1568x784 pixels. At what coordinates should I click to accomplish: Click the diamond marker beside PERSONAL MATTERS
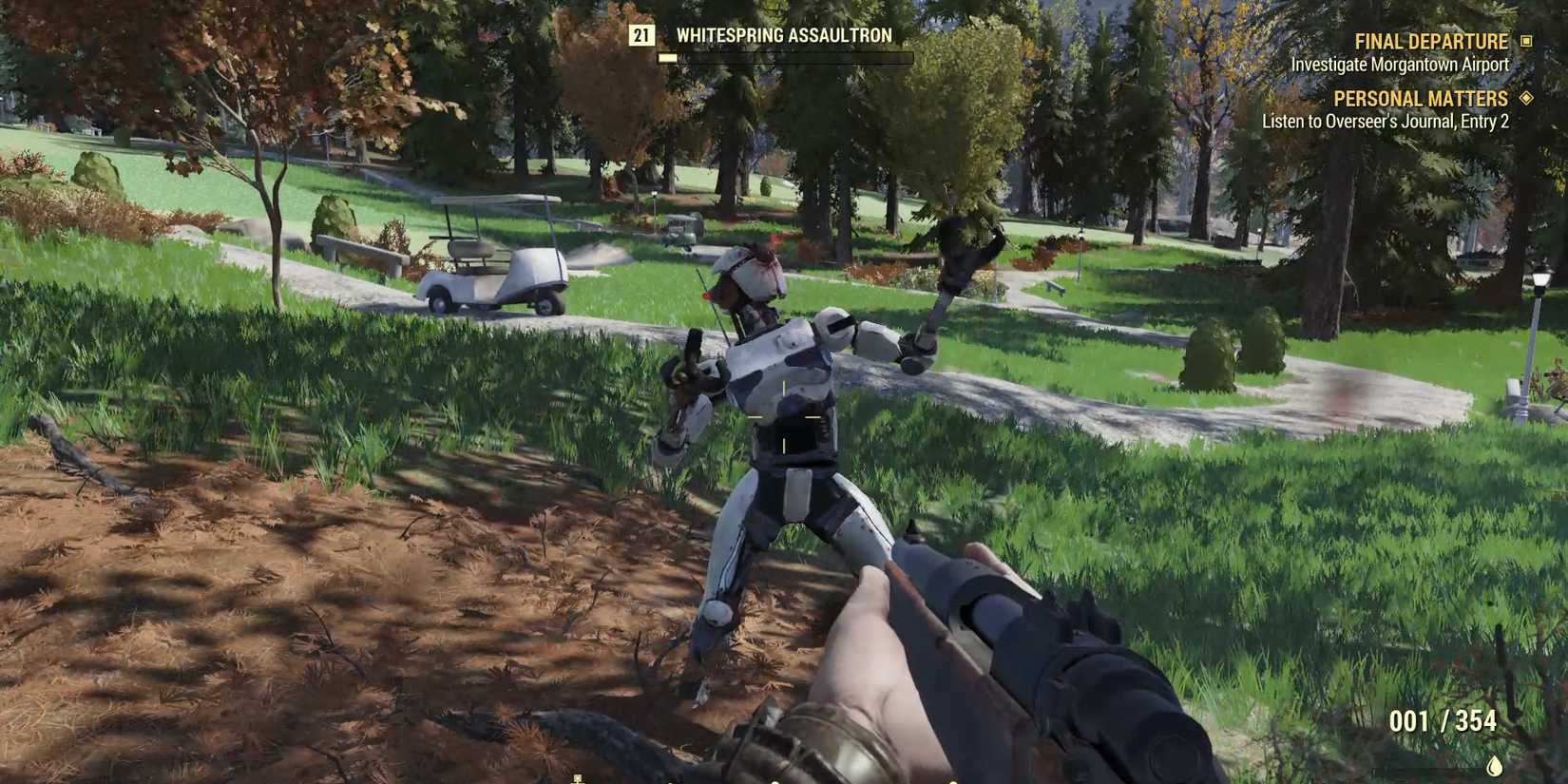1528,98
